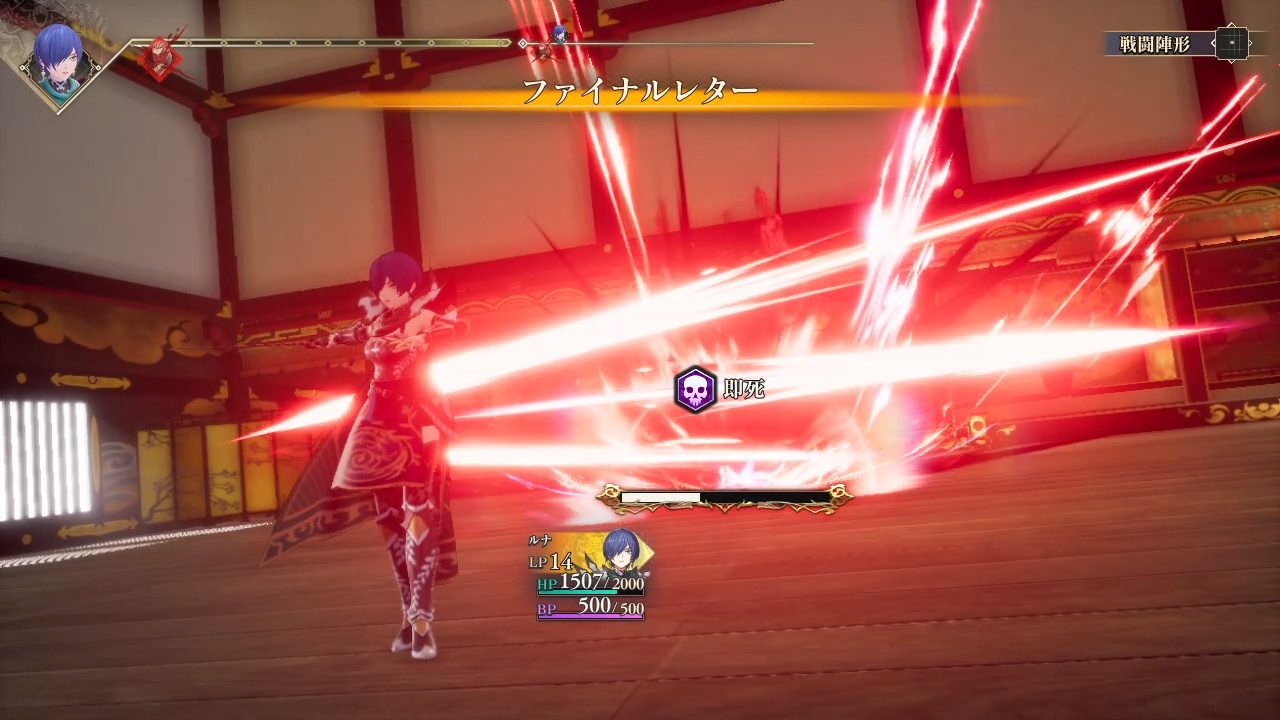Click the blue-haired character marker on the timeline
Screen dimensions: 1280x720
point(559,37)
